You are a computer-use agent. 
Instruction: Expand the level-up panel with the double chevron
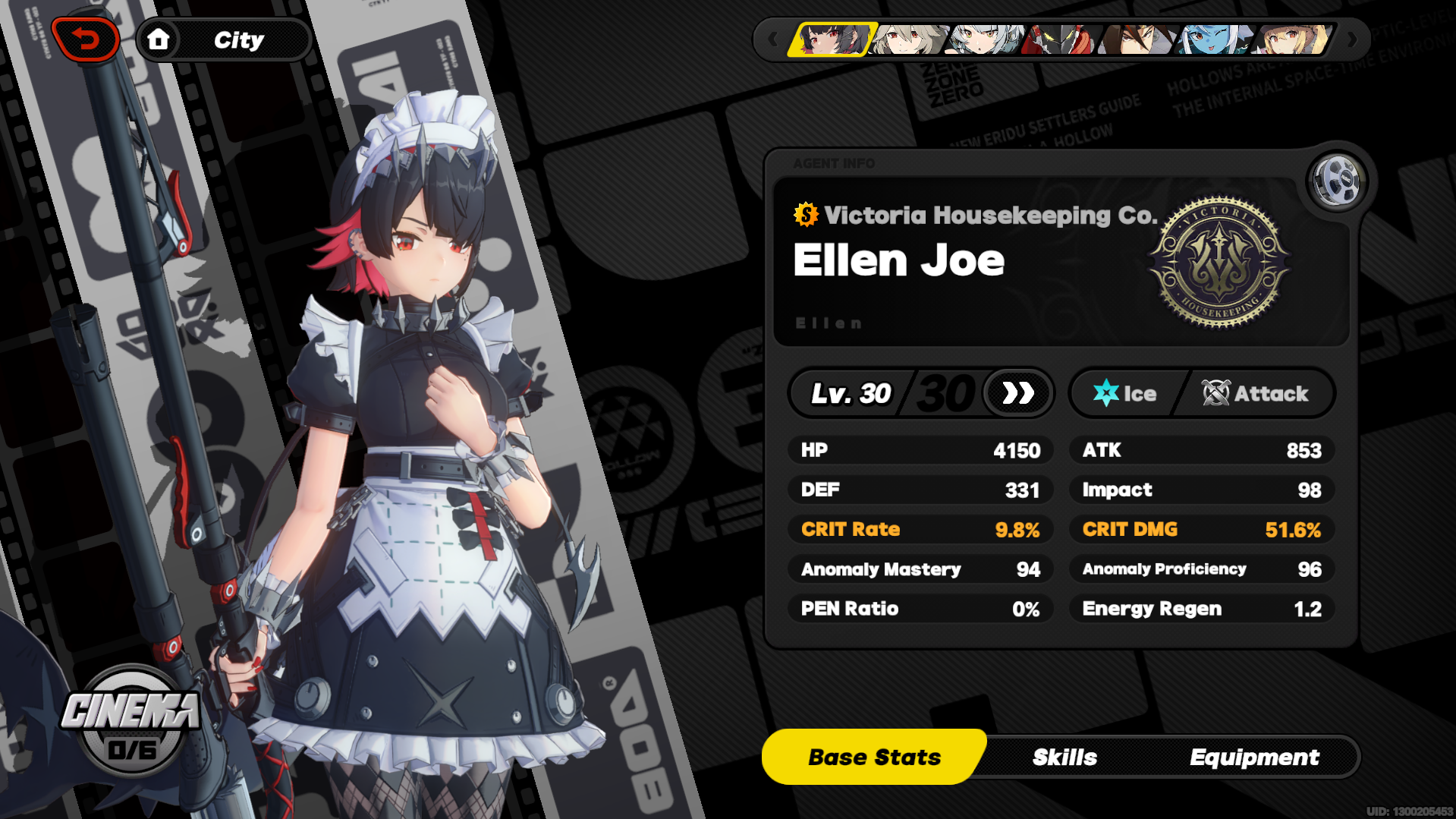(1017, 392)
